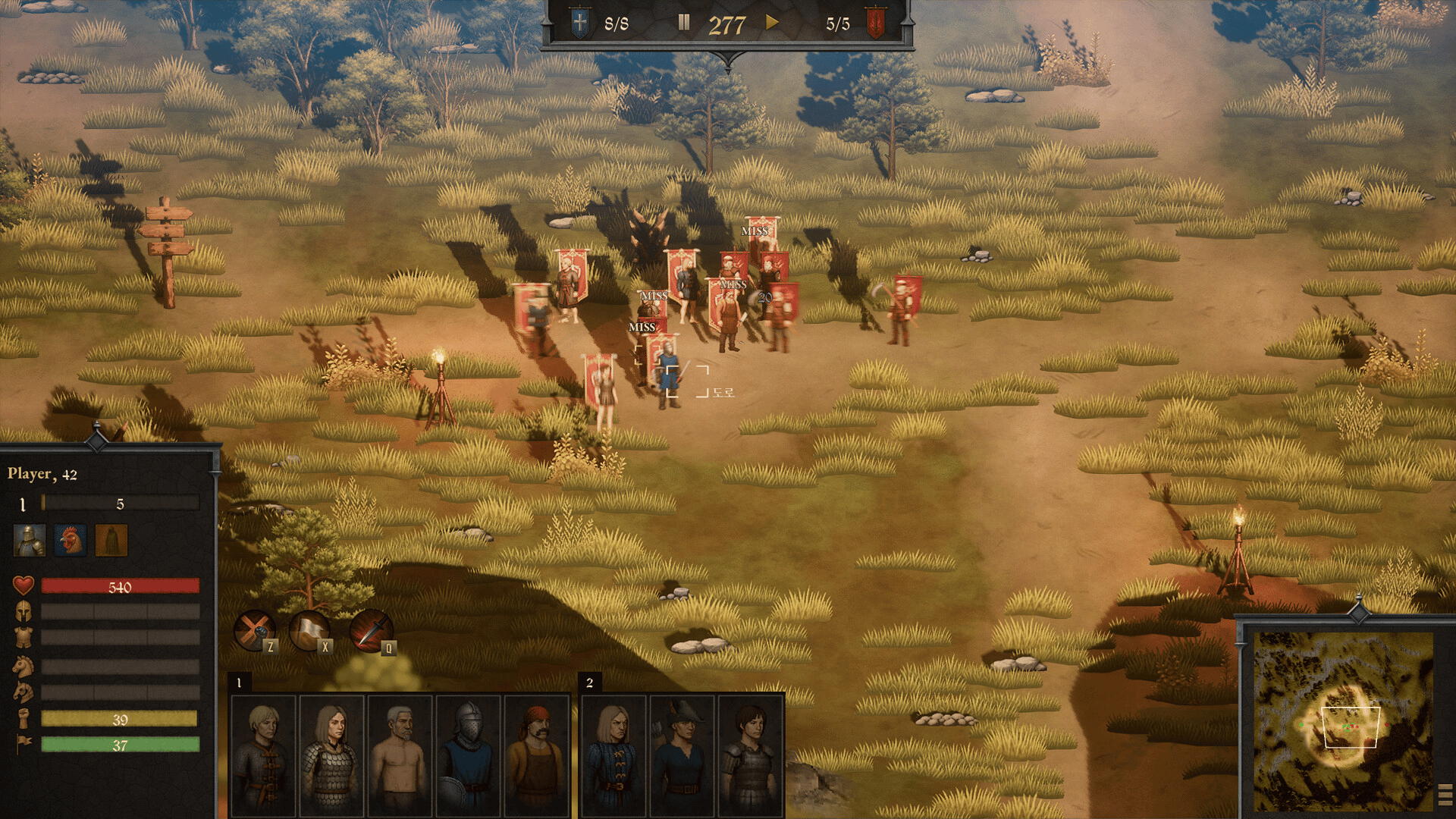Pick the shirtless grey-haired man portrait
The width and height of the screenshot is (1456, 819).
[400, 755]
